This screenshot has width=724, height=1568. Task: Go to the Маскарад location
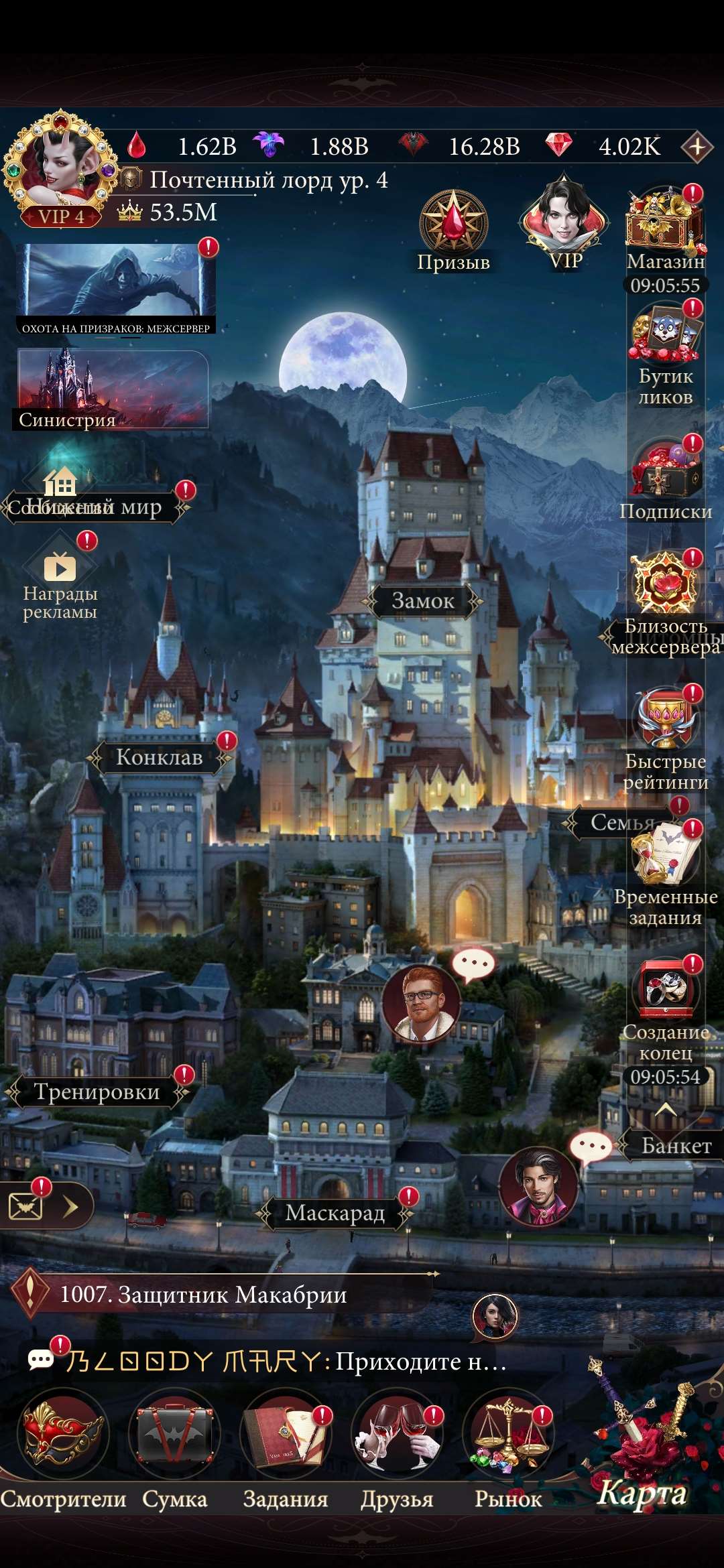[x=335, y=1213]
